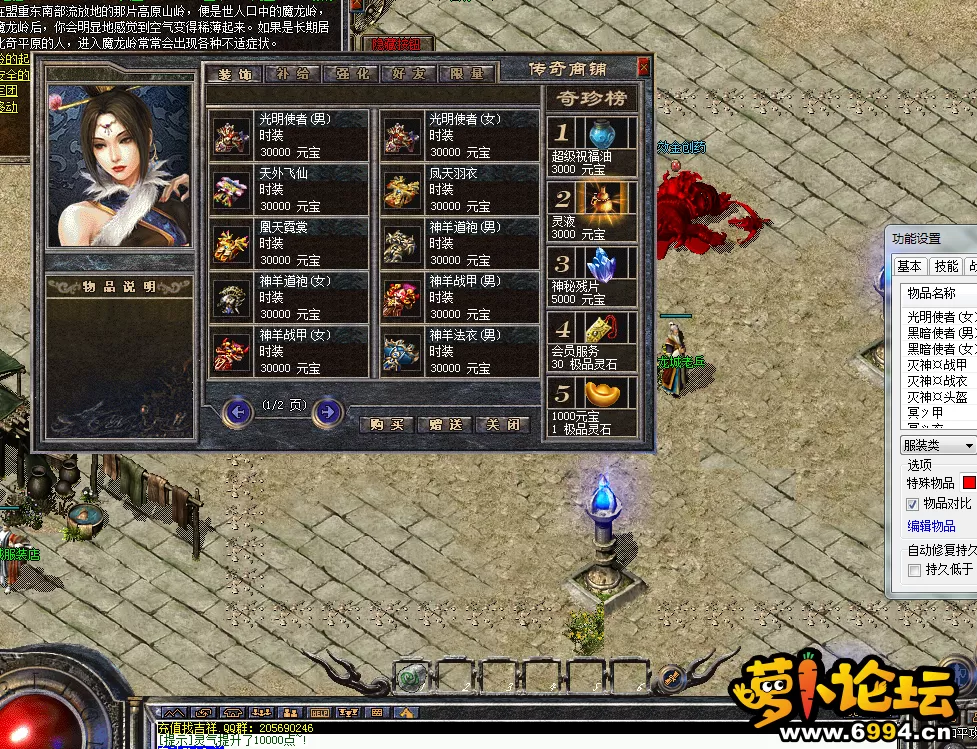Screen dimensions: 977x749
Task: Switch to the 补给 shop tab
Action: tap(293, 73)
